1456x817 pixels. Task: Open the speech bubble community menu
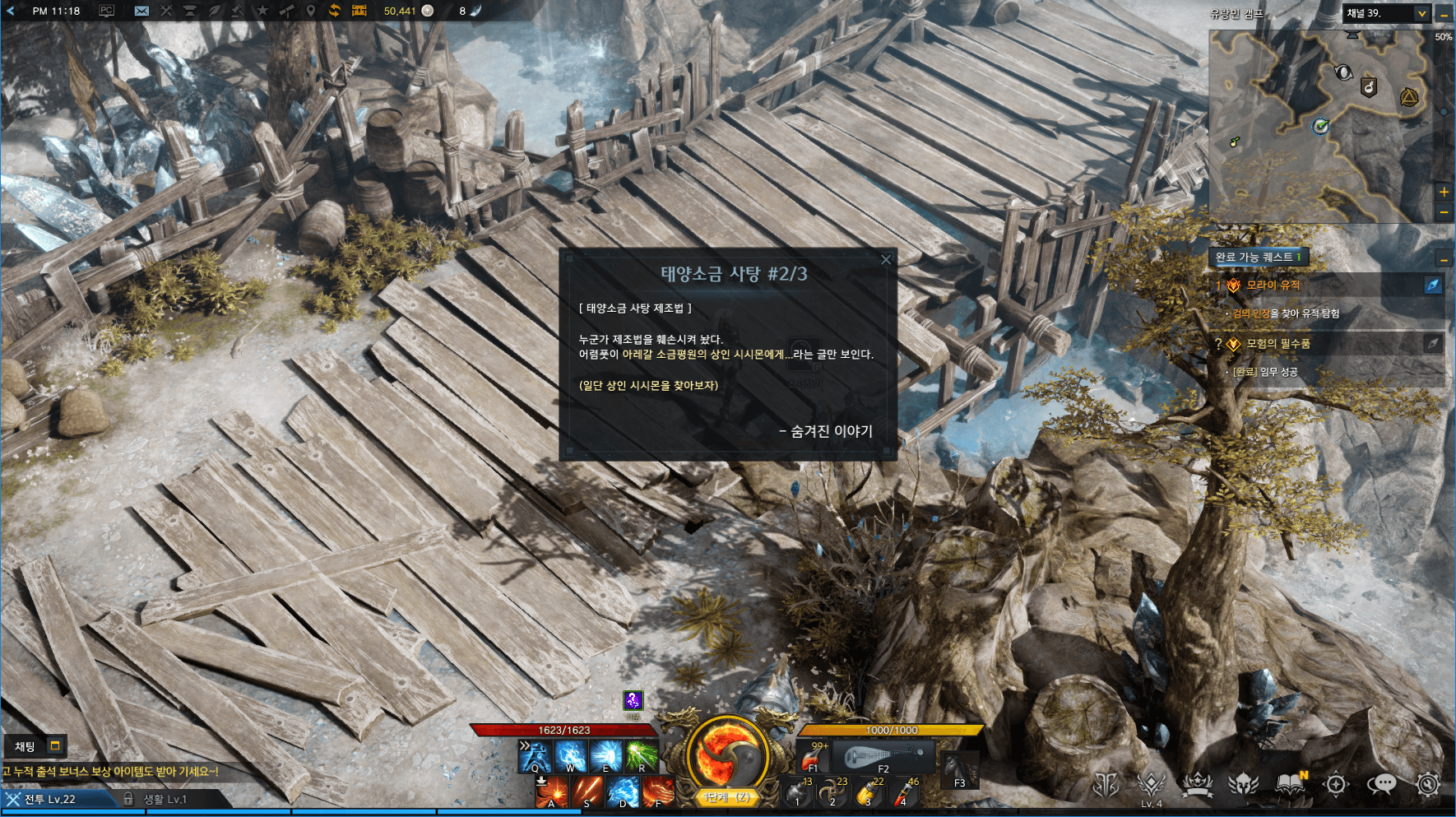coord(1382,784)
